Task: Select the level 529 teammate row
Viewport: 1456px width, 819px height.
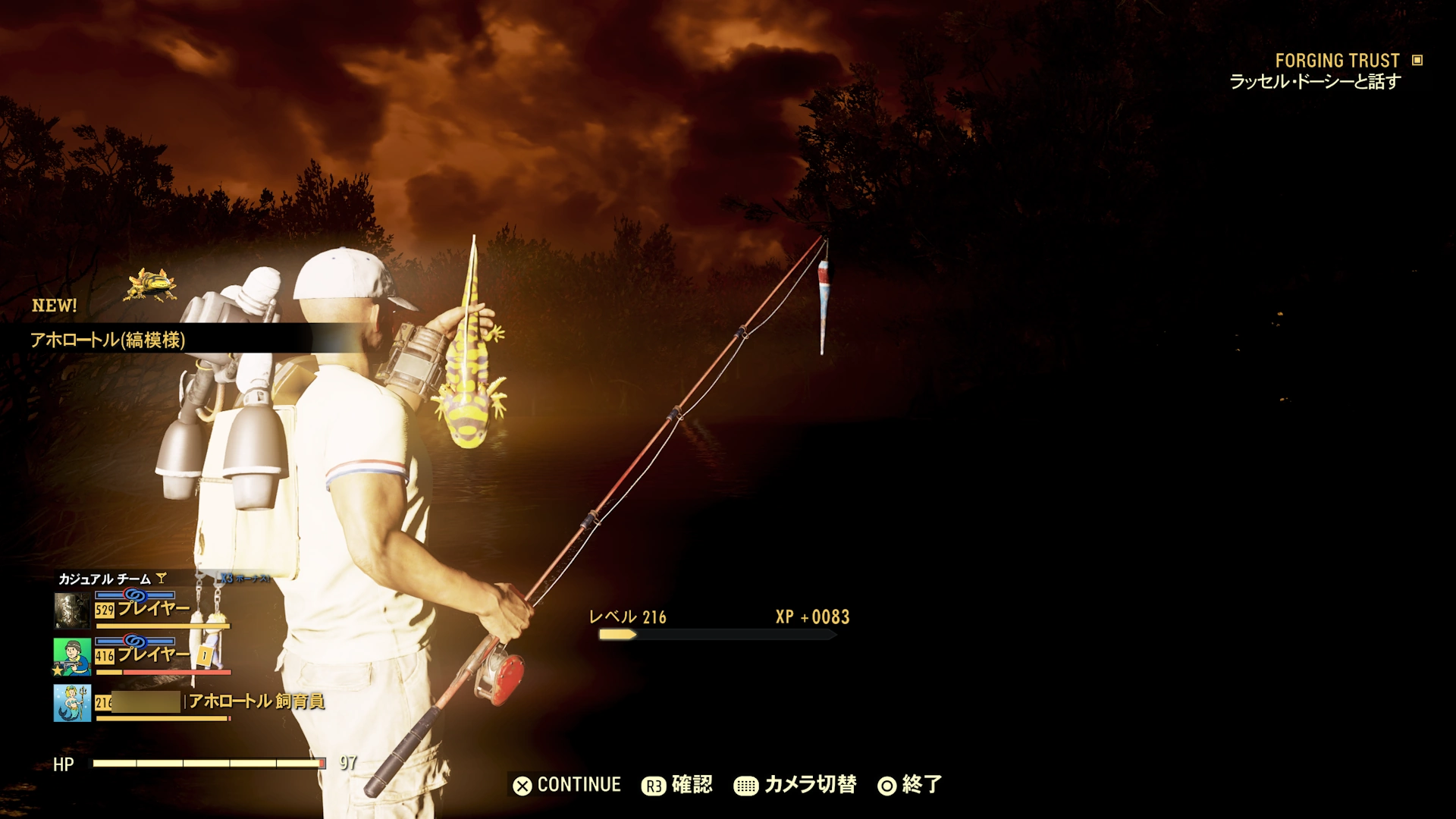Action: (x=143, y=610)
